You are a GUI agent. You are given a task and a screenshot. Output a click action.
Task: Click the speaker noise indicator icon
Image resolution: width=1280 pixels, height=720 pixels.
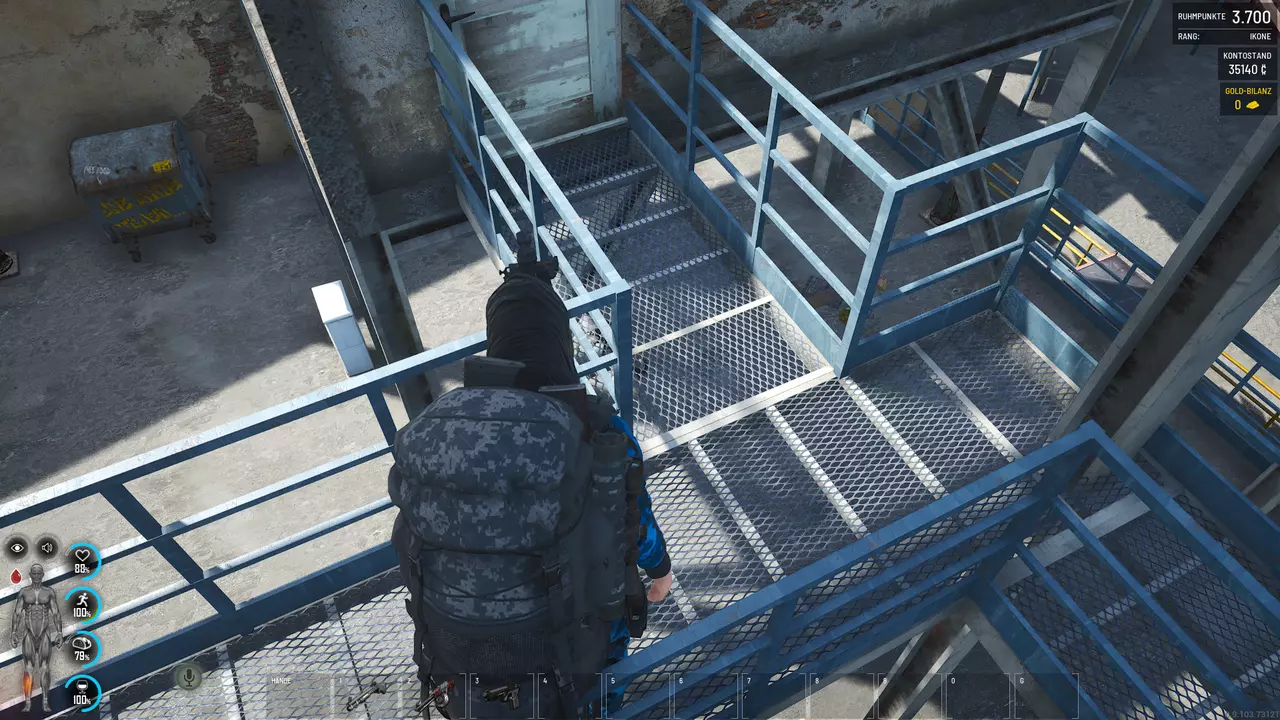click(x=47, y=547)
